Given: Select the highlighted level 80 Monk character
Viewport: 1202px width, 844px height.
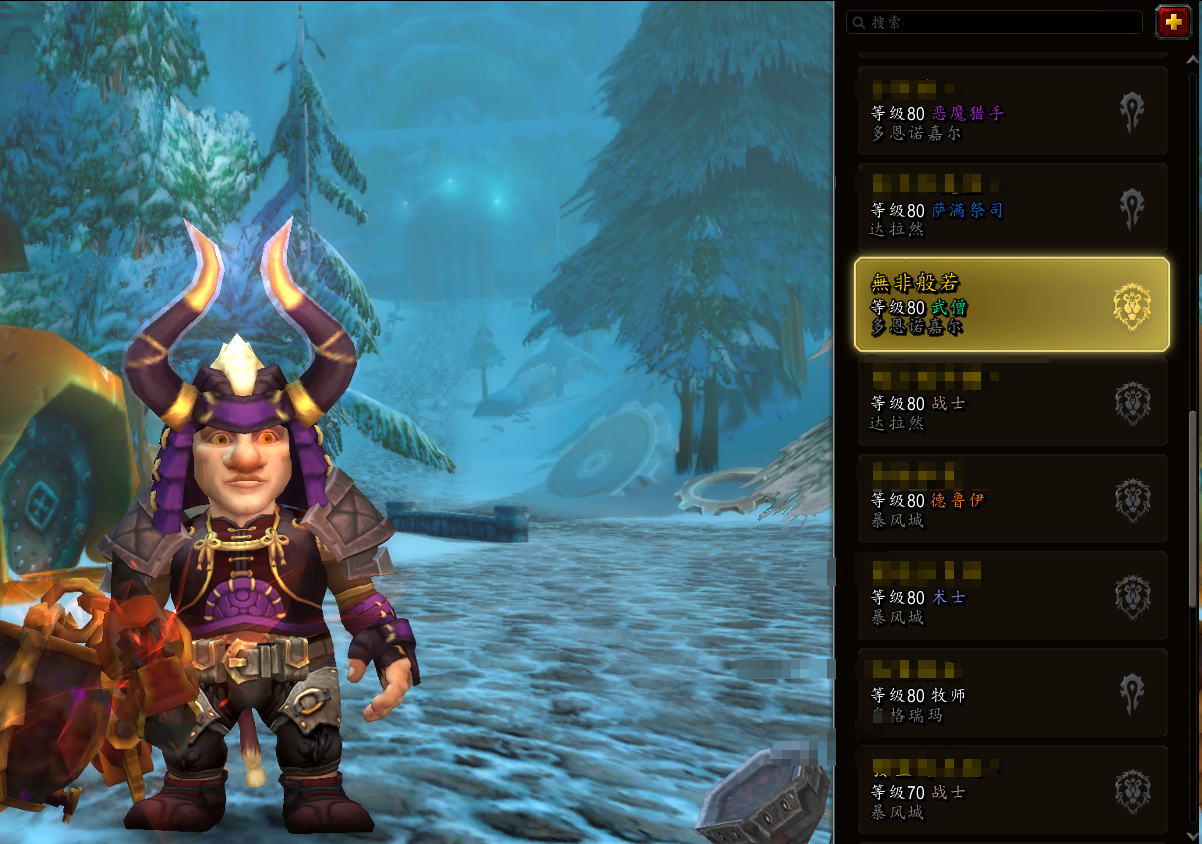Looking at the screenshot, I should (1010, 305).
